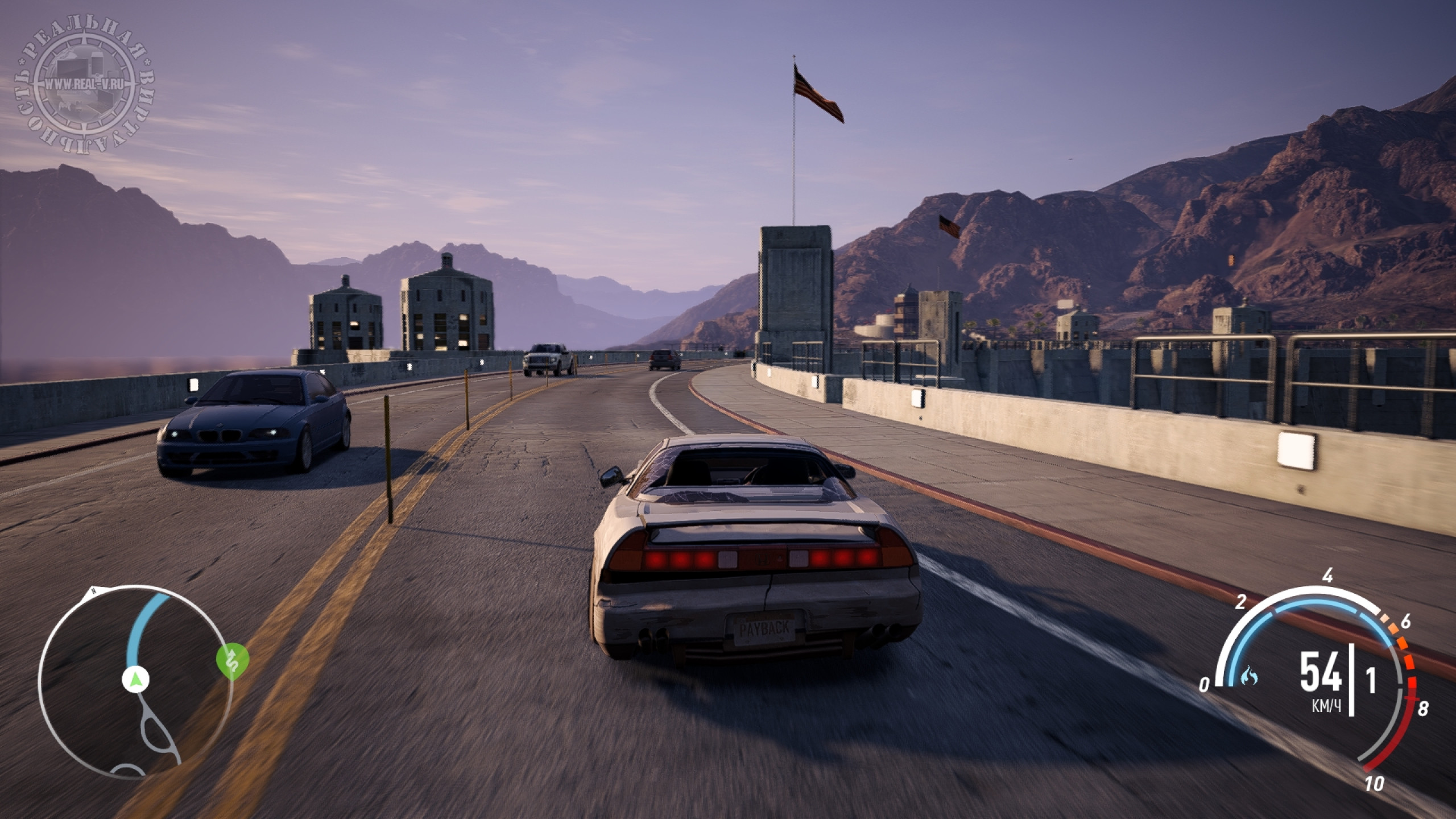Open the real-v.ru watermark logo

pyautogui.click(x=85, y=84)
